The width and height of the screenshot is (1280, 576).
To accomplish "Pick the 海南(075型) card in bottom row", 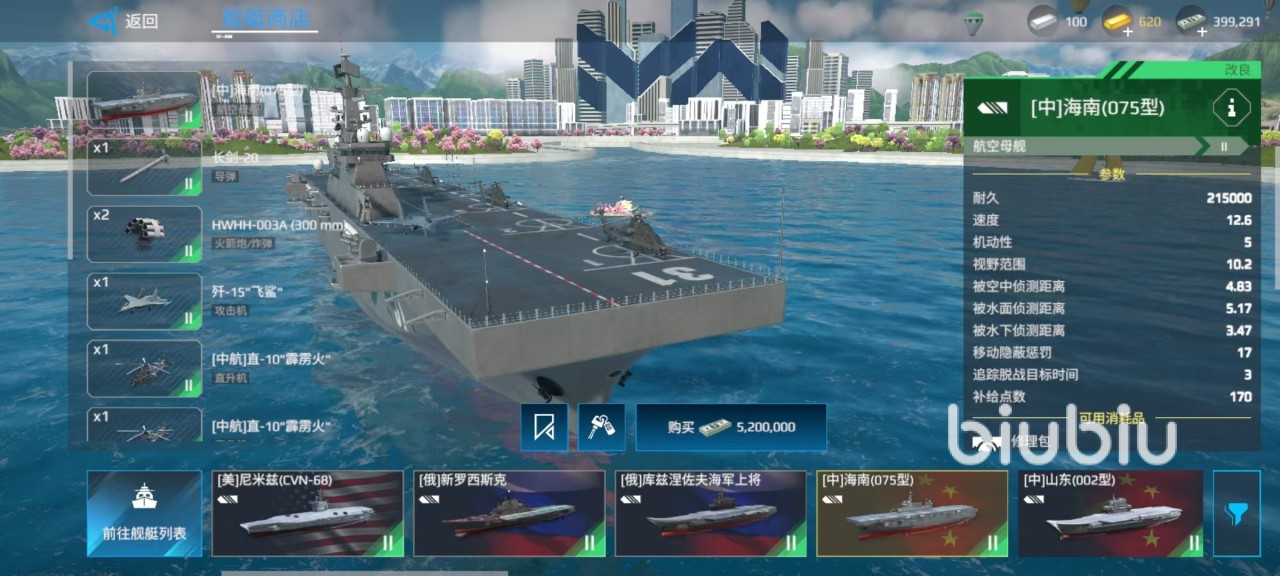I will pos(911,513).
